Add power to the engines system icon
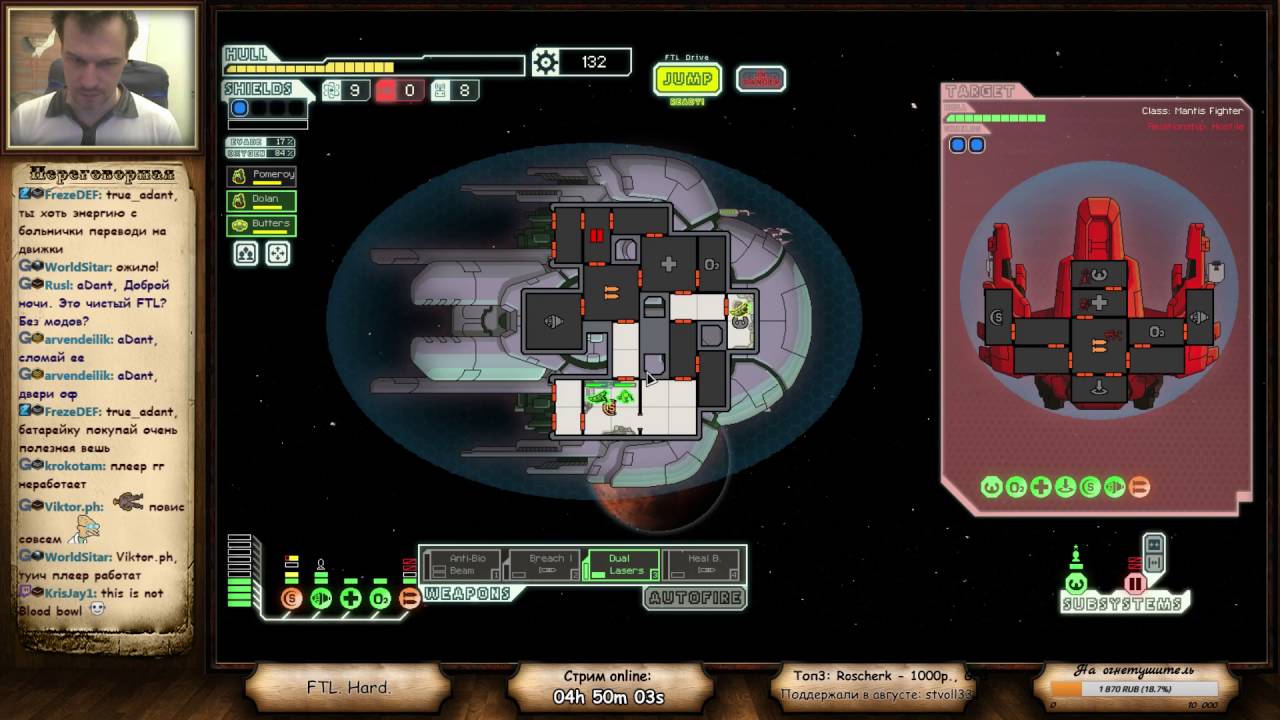The image size is (1280, 720). pos(321,599)
